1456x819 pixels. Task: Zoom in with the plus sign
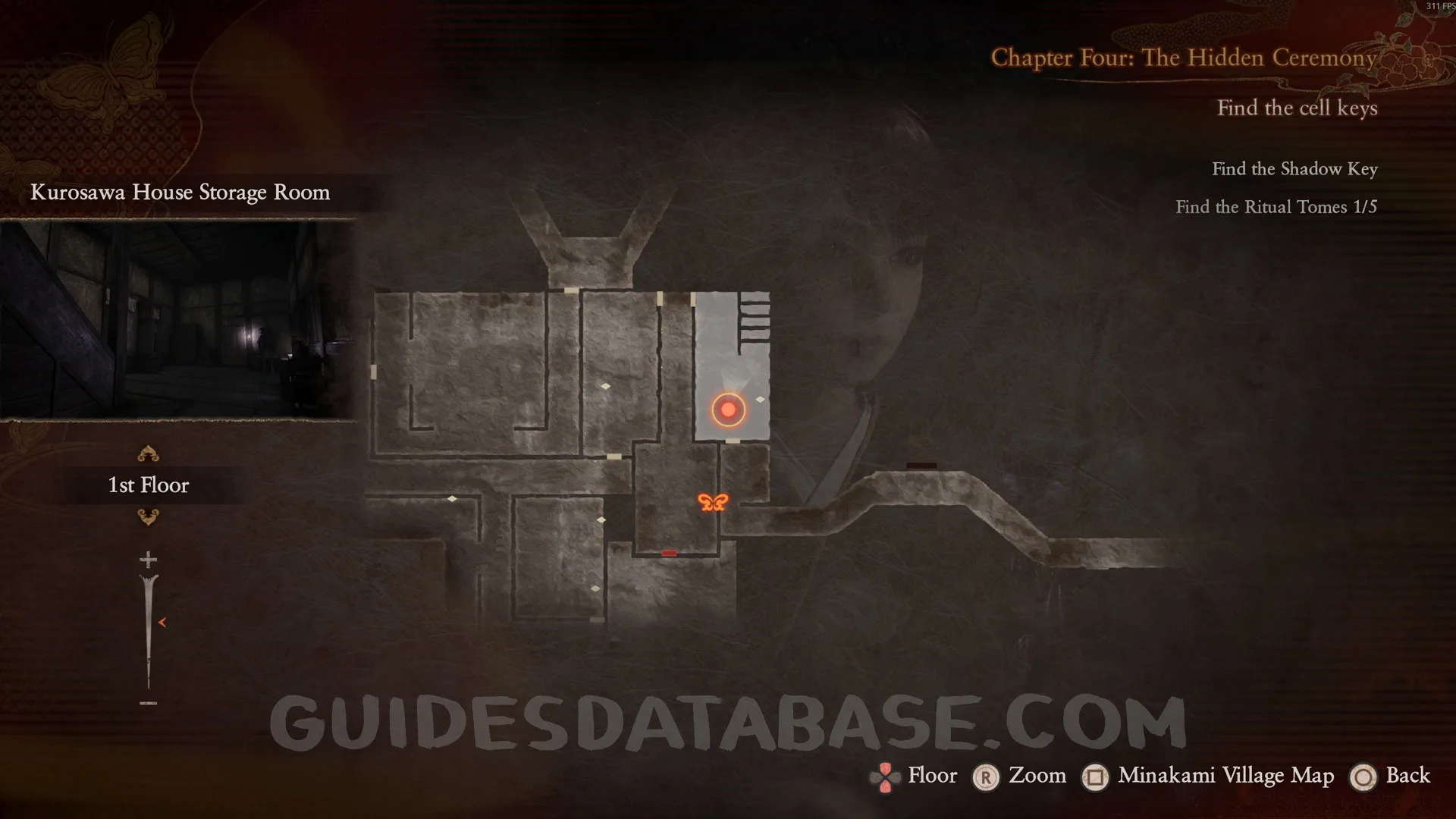point(148,560)
